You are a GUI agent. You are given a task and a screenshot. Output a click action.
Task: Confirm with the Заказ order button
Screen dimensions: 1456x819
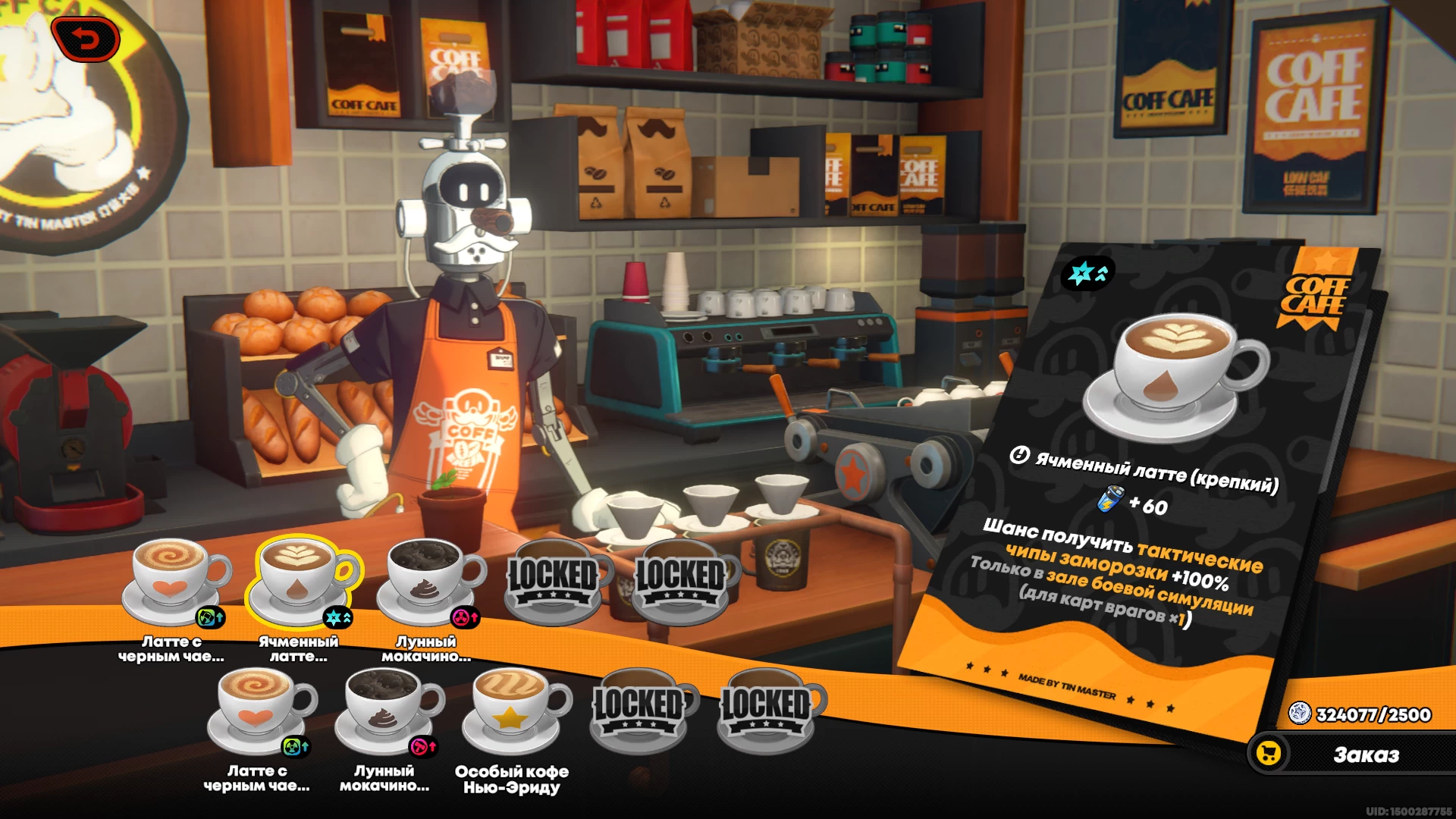[1351, 755]
